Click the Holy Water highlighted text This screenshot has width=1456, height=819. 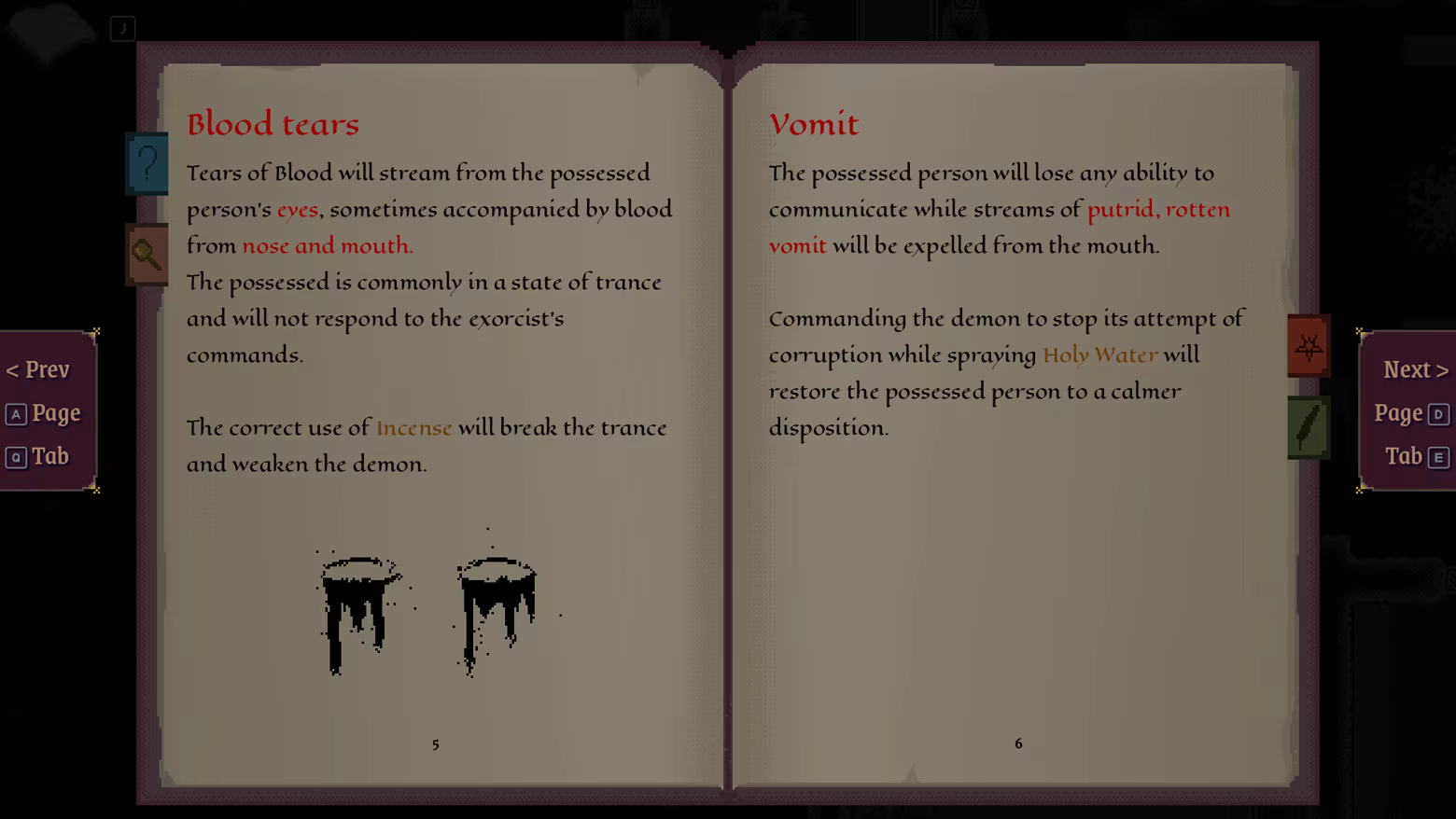point(1099,354)
